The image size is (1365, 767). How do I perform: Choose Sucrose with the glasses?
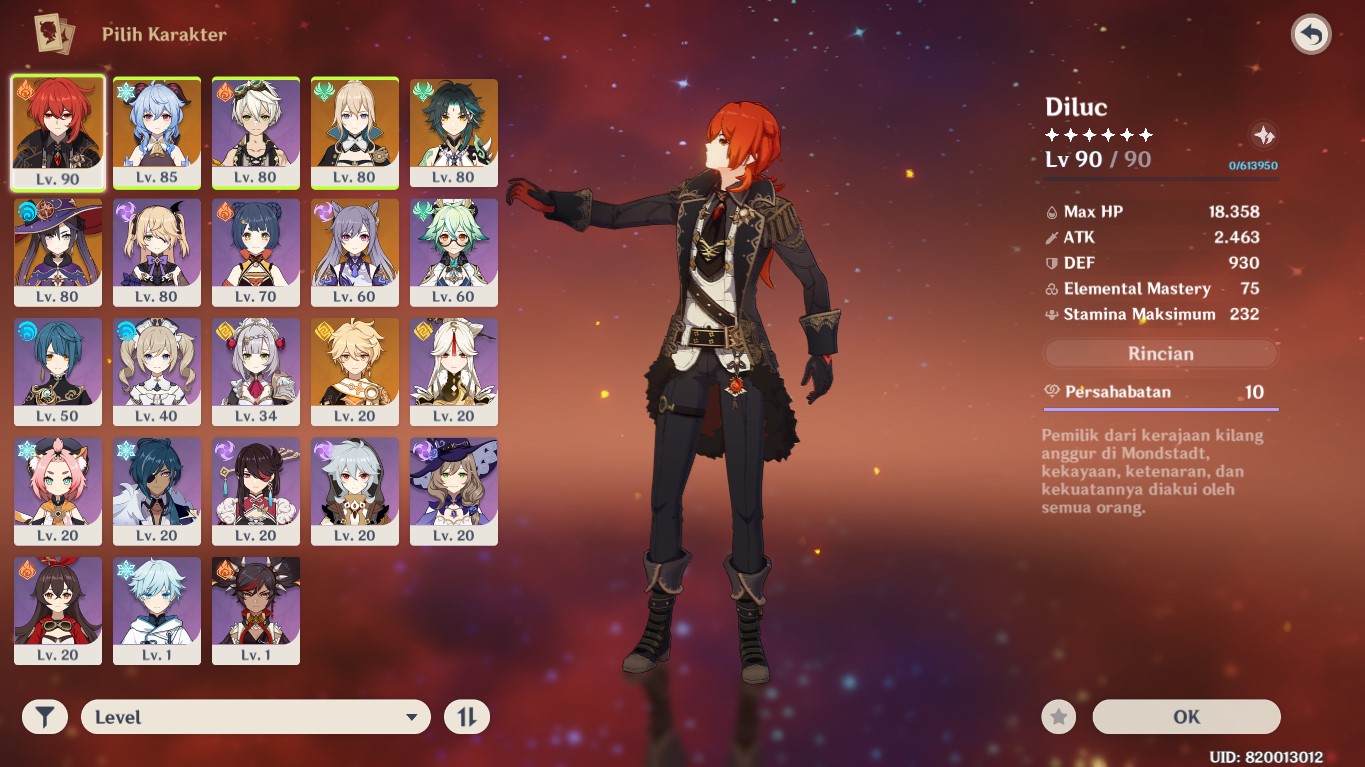(x=454, y=252)
